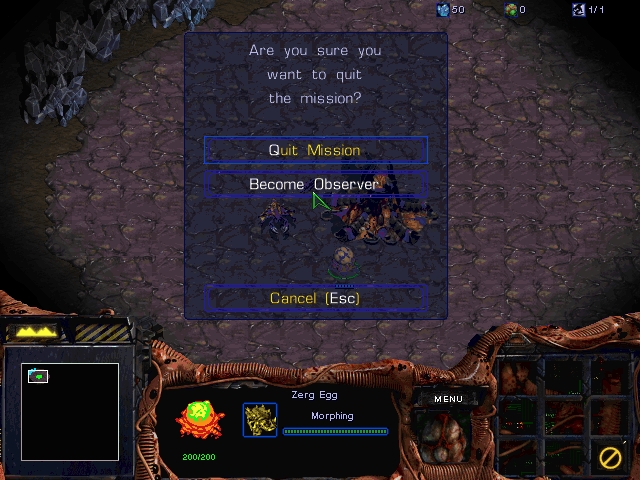This screenshot has width=640, height=480.
Task: Select the Zerg Egg wireframe portrait
Action: coord(200,421)
